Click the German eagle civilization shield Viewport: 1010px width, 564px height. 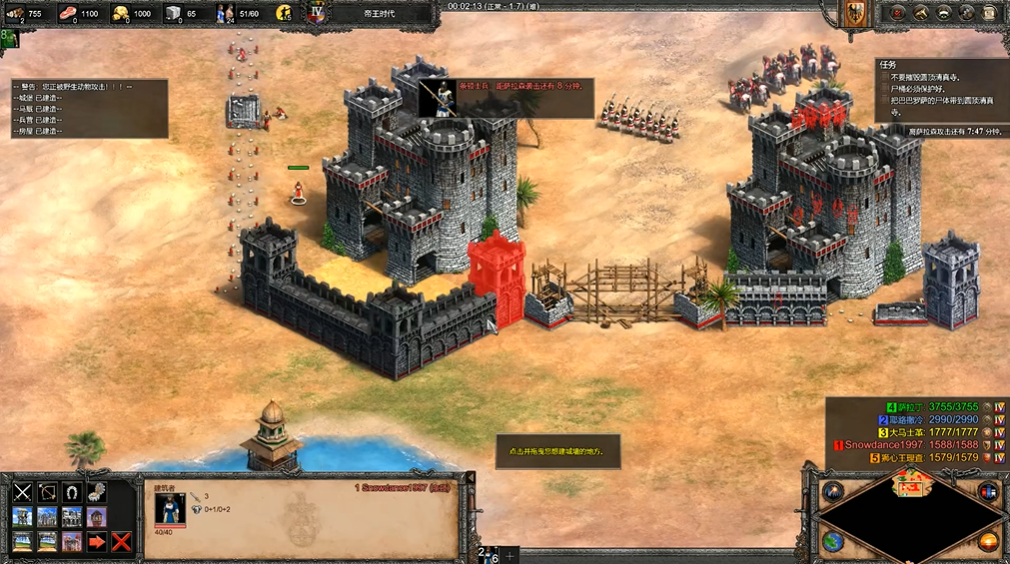[x=856, y=13]
